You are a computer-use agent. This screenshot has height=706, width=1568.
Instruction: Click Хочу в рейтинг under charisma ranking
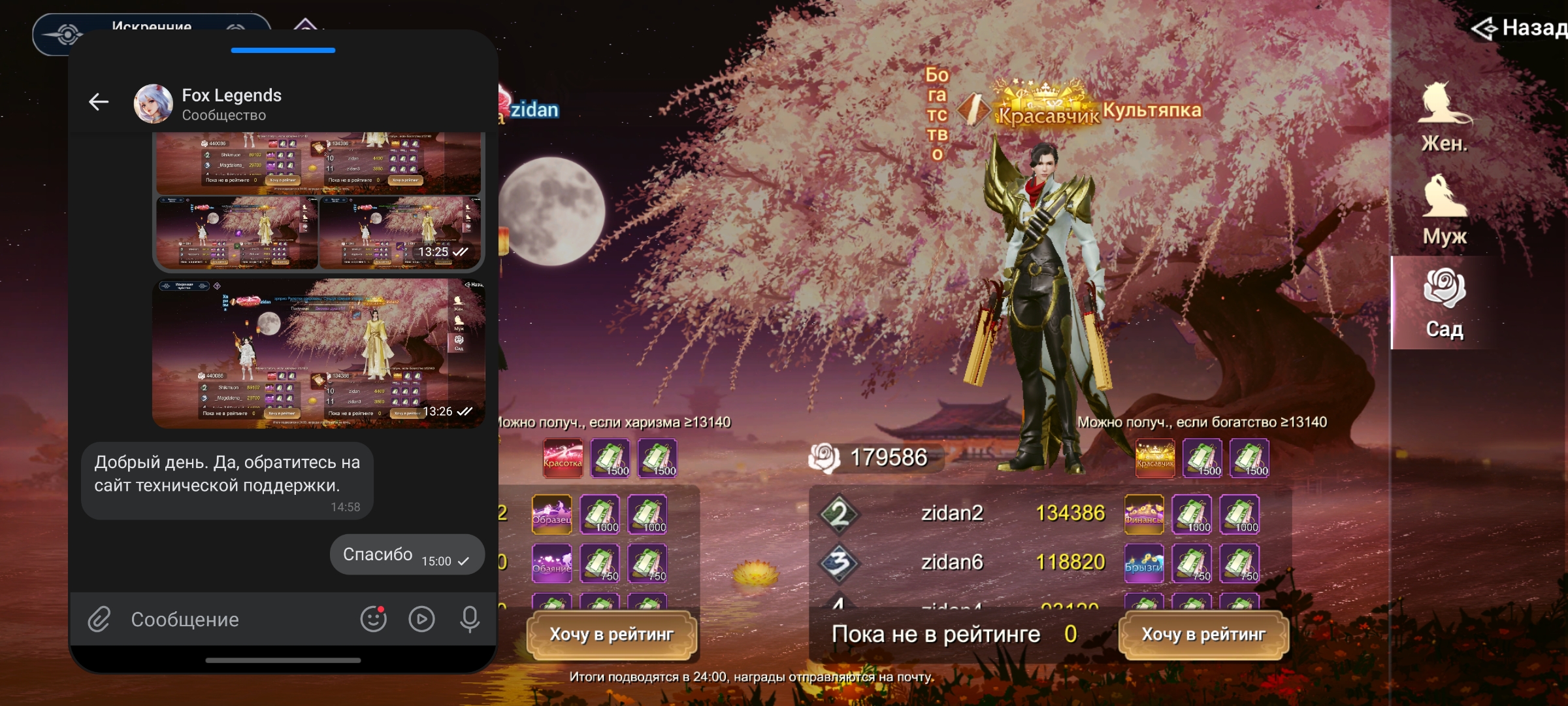(612, 634)
